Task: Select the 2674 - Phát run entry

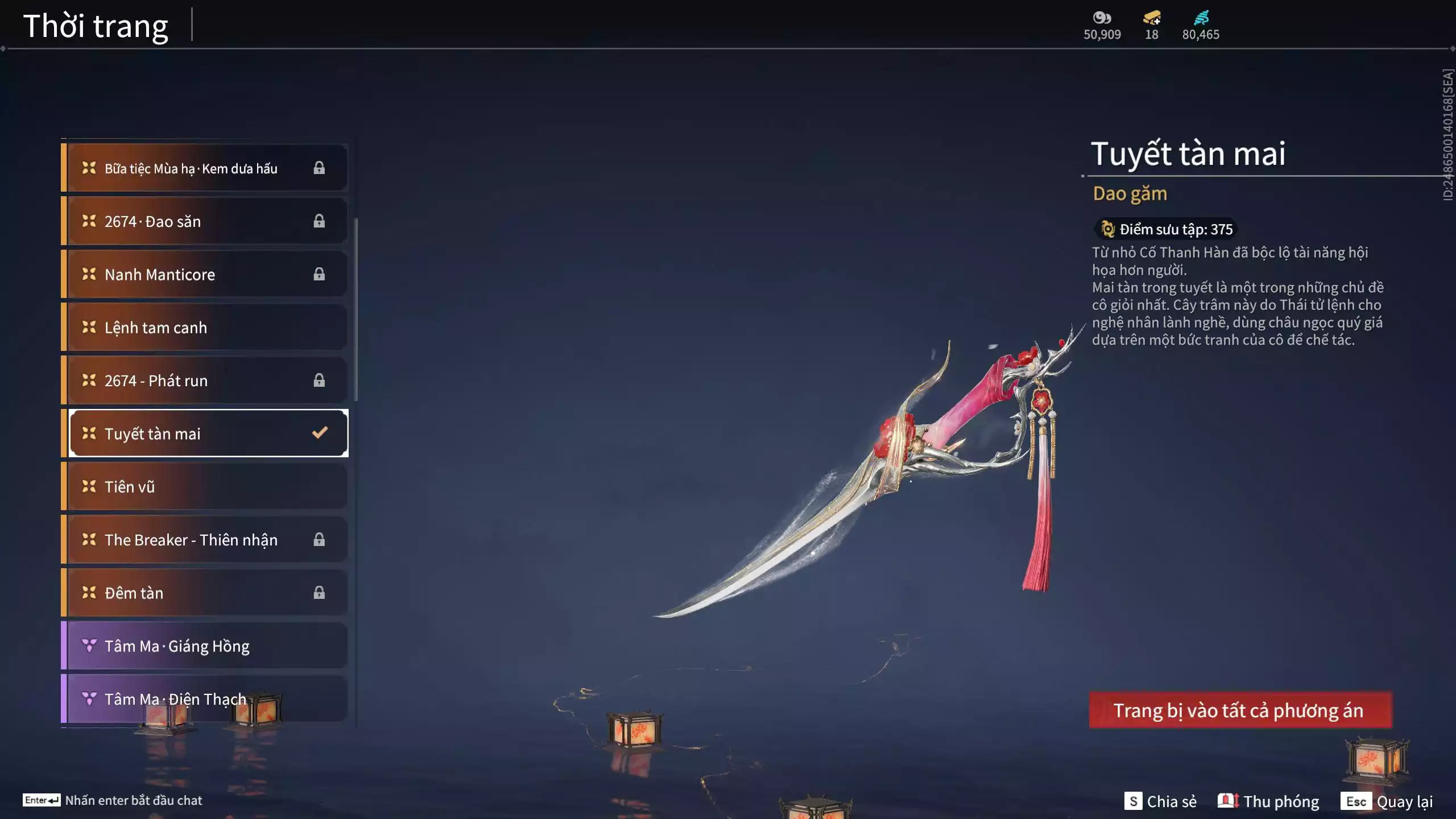Action: tap(205, 380)
